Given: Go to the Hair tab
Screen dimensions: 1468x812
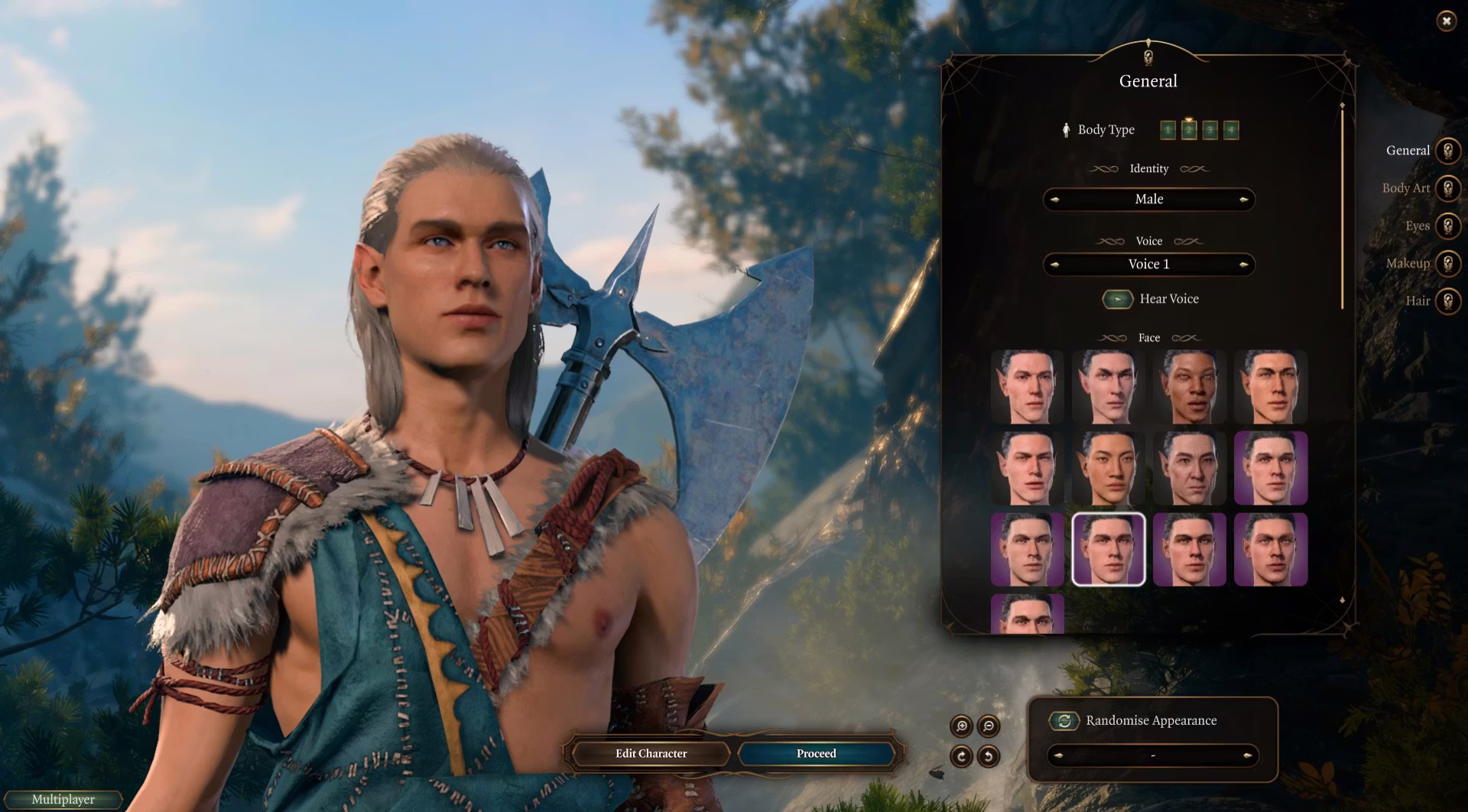Looking at the screenshot, I should pos(1447,300).
